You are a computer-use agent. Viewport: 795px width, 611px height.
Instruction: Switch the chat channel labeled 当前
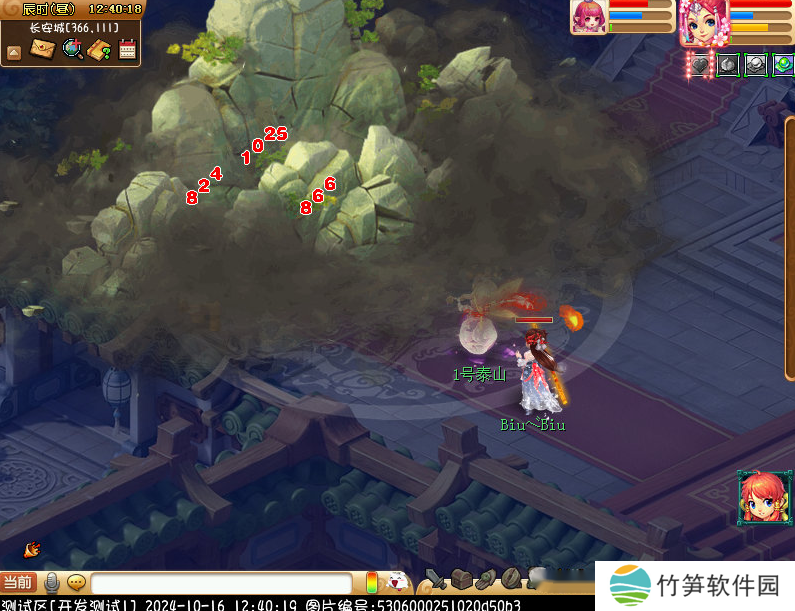[18, 582]
